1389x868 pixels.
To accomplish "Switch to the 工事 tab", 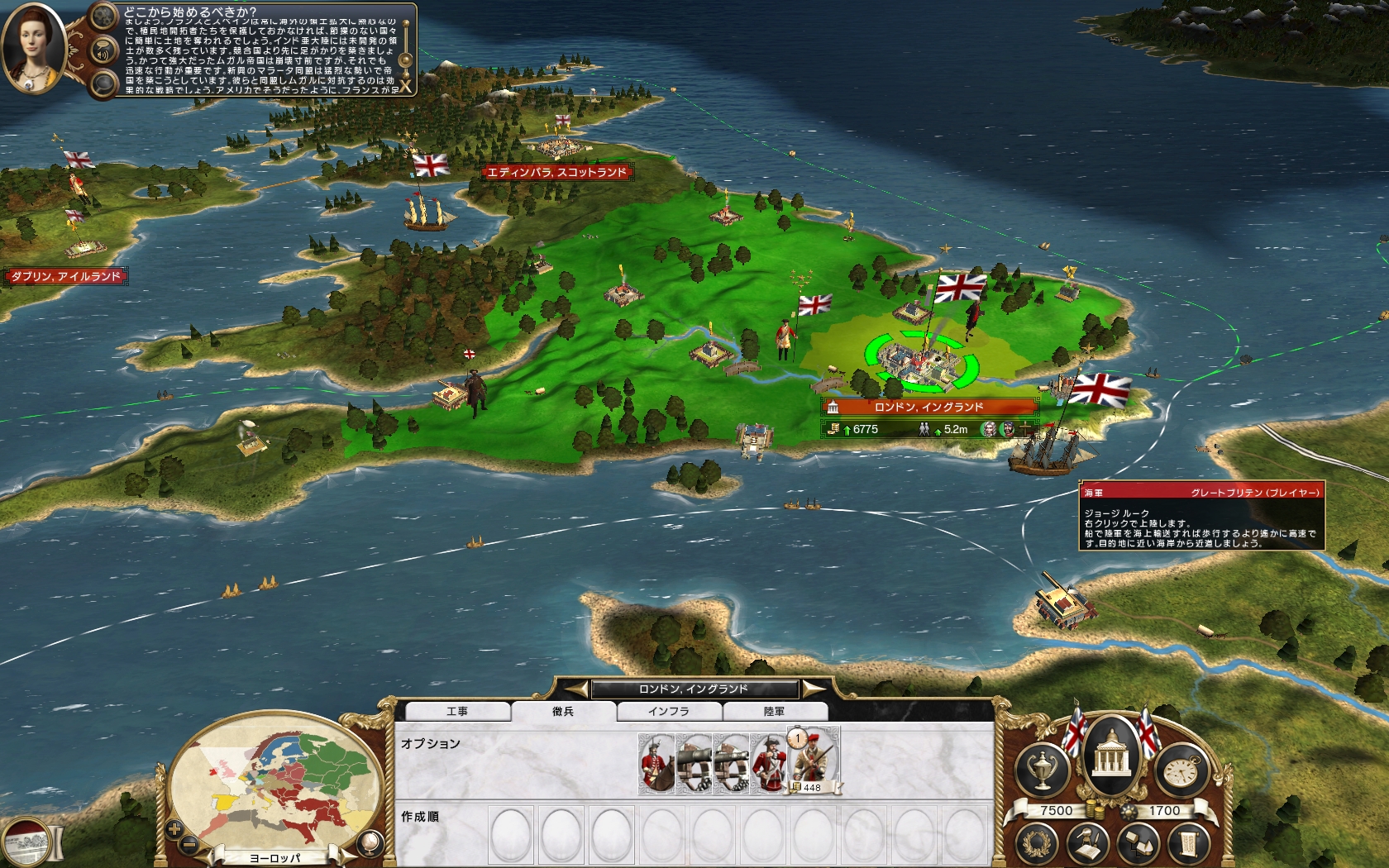I will click(457, 712).
